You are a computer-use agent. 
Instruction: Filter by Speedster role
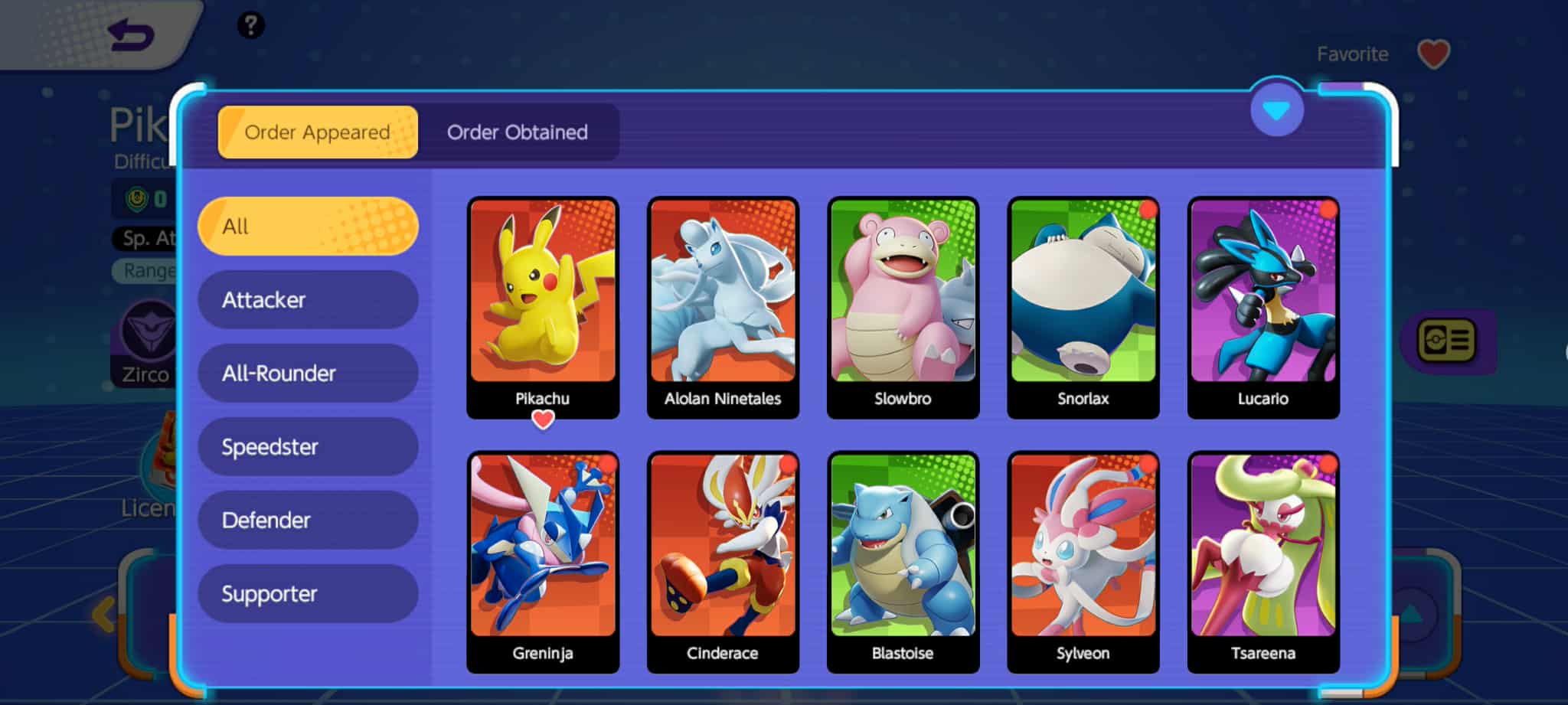pos(308,446)
